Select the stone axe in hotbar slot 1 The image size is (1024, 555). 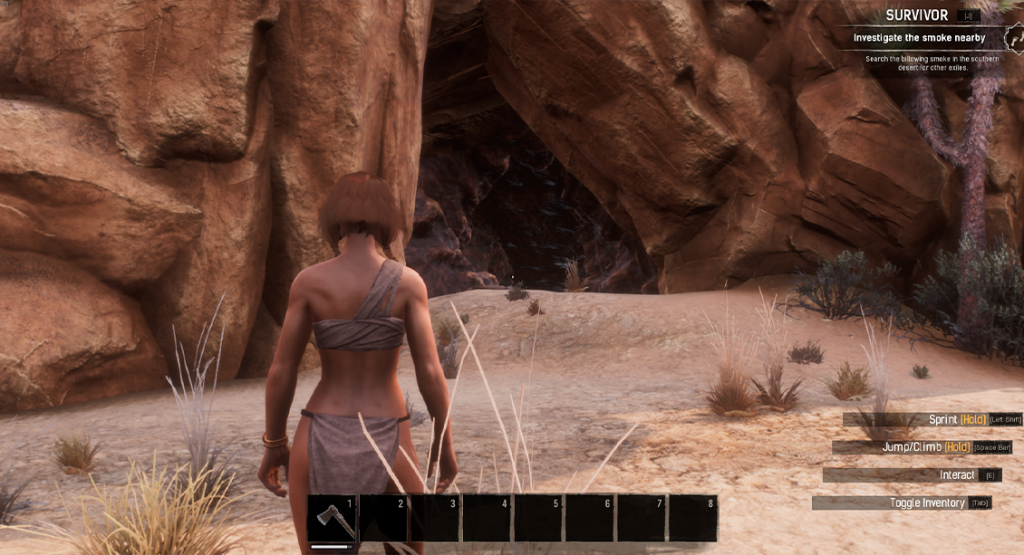click(x=332, y=519)
